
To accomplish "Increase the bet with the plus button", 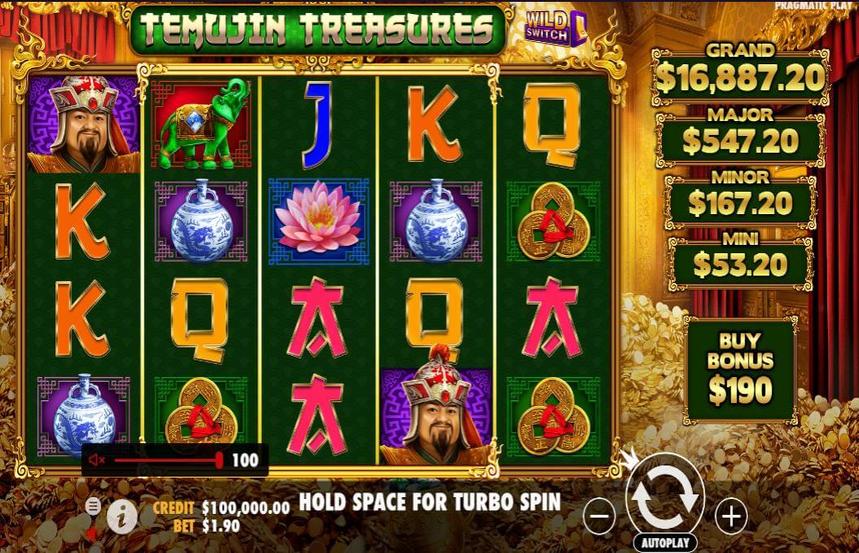I will (732, 516).
